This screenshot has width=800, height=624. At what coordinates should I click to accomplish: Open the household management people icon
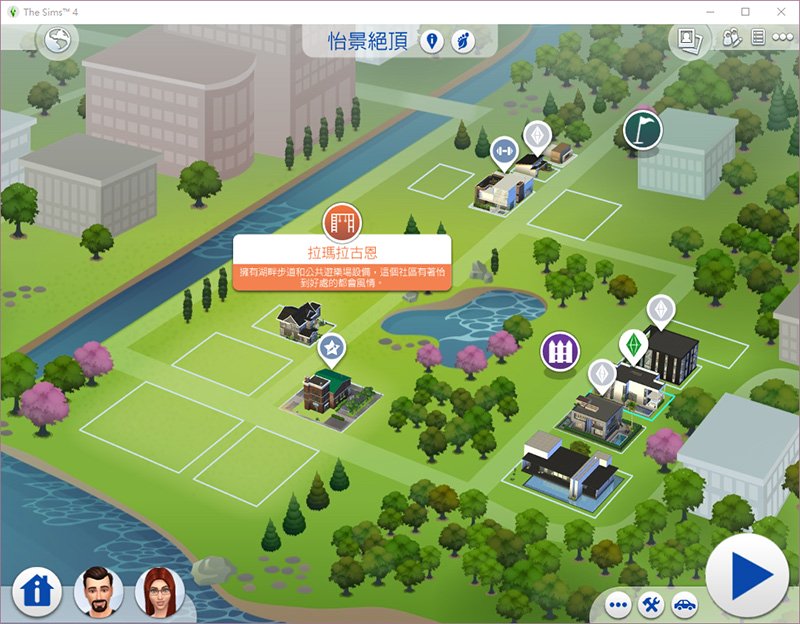[x=730, y=39]
